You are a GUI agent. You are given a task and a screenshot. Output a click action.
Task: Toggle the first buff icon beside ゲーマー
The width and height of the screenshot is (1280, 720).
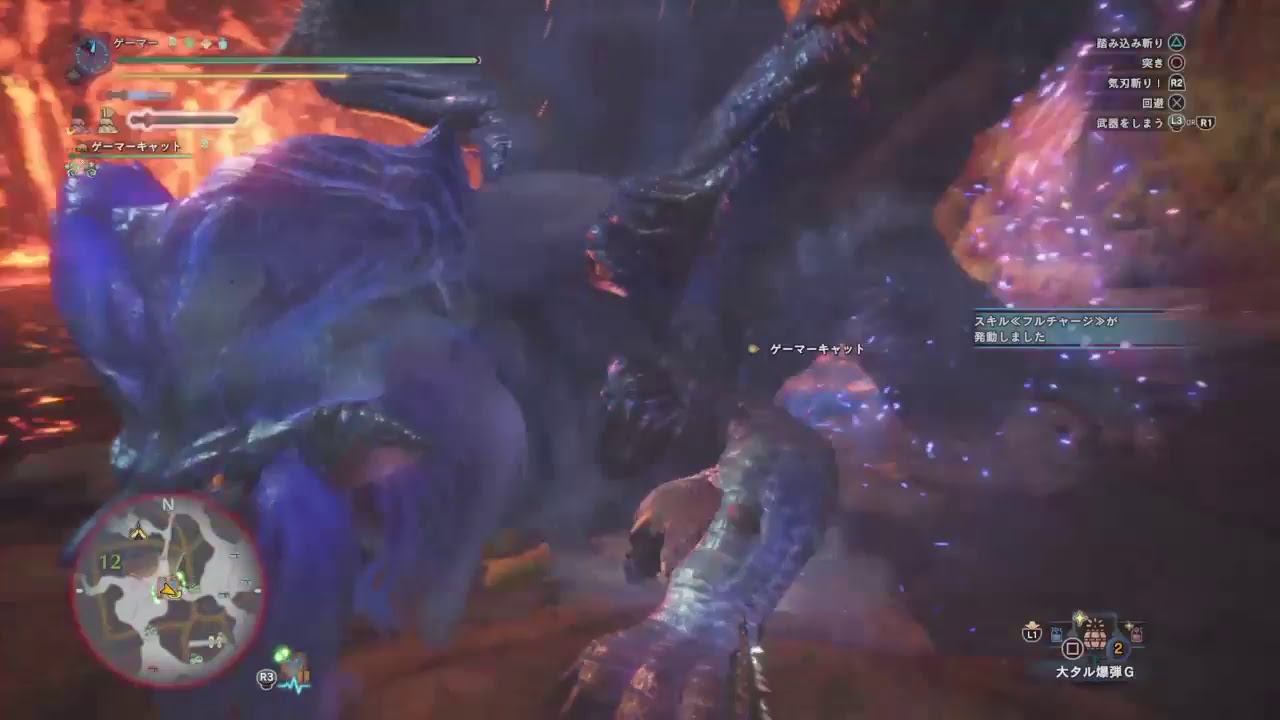171,43
